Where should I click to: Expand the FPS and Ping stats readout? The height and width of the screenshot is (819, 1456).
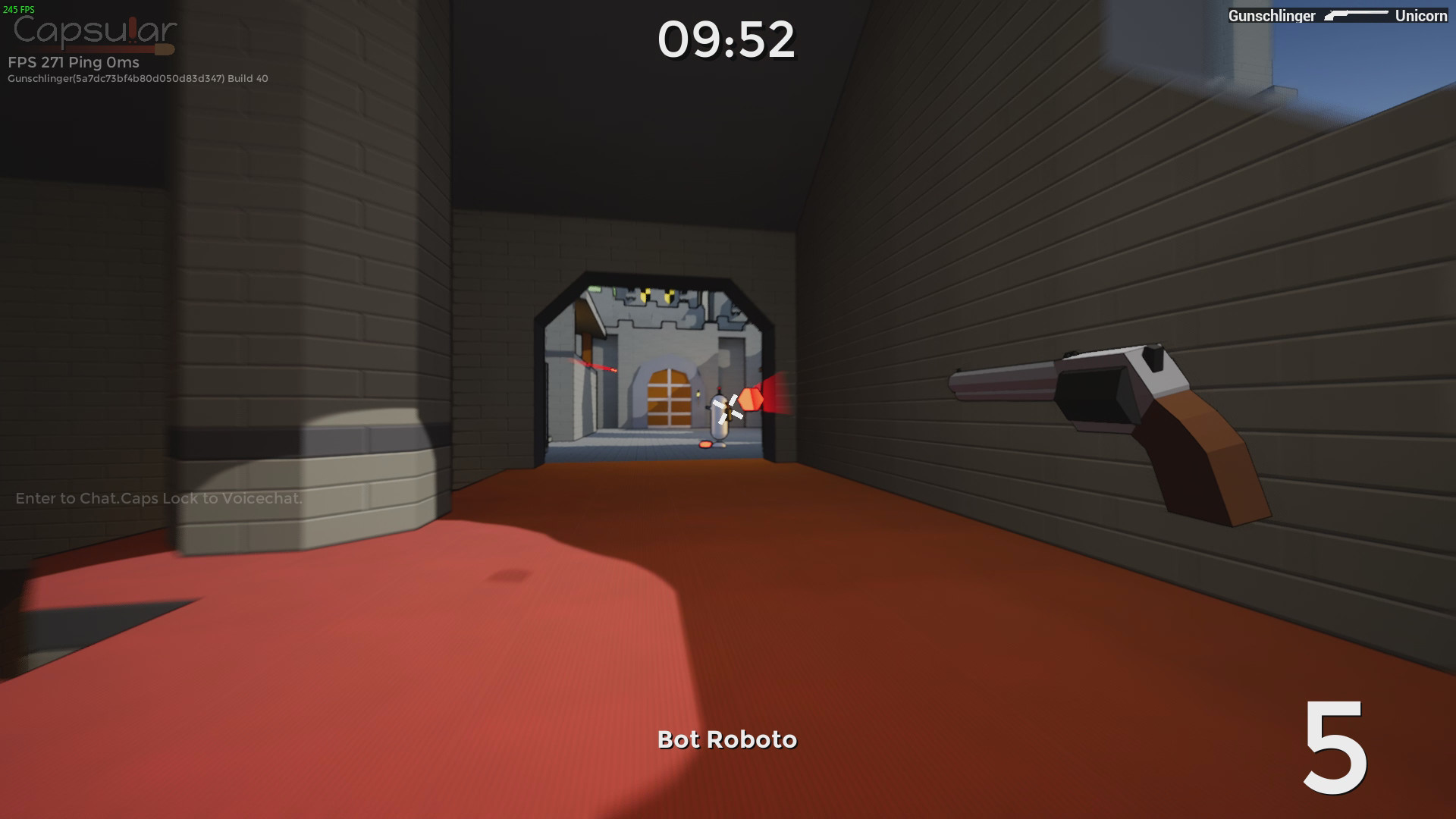[72, 63]
